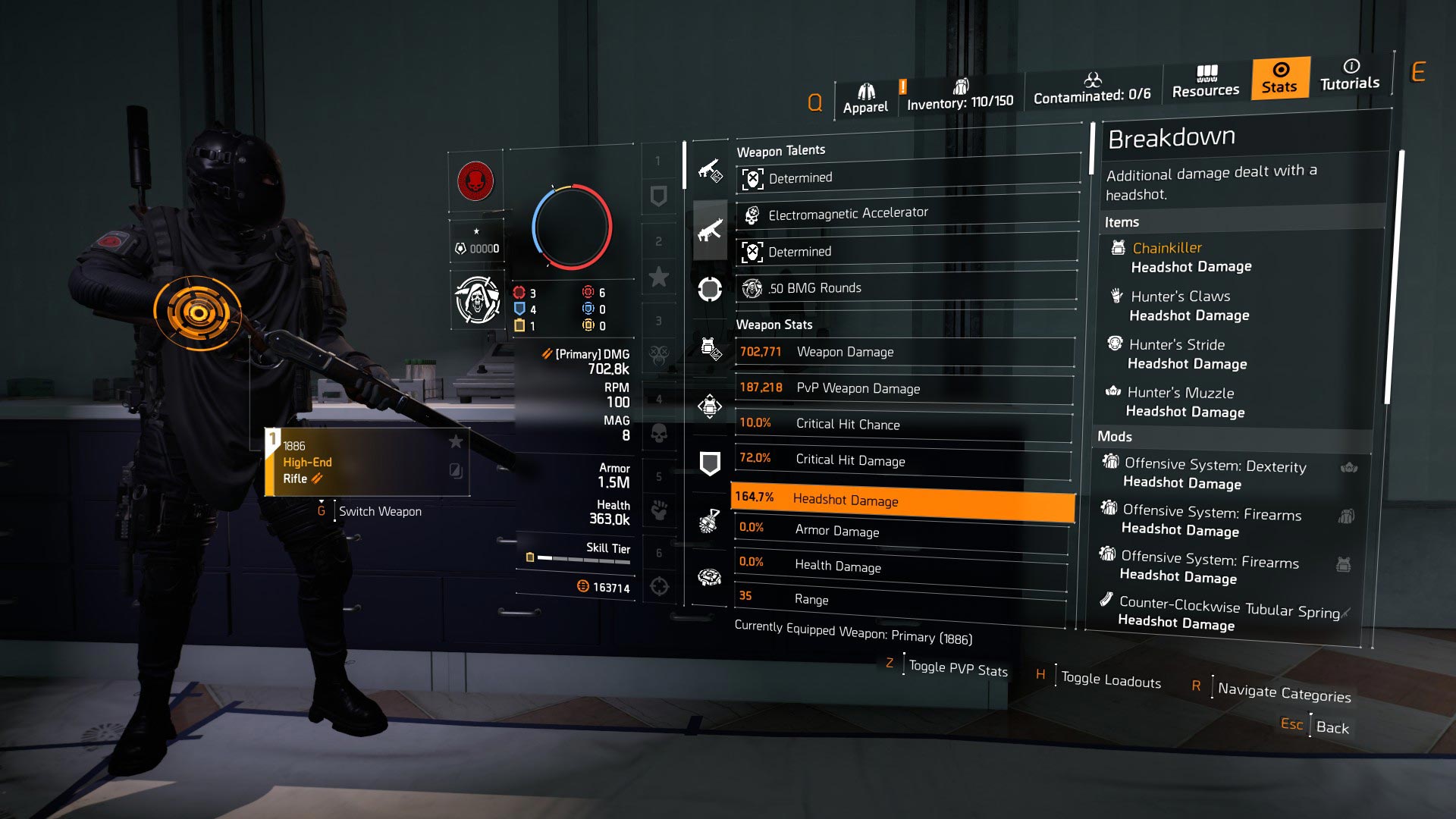The image size is (1456, 819).
Task: Toggle the star icon in loadout slot 2
Action: coord(660,278)
